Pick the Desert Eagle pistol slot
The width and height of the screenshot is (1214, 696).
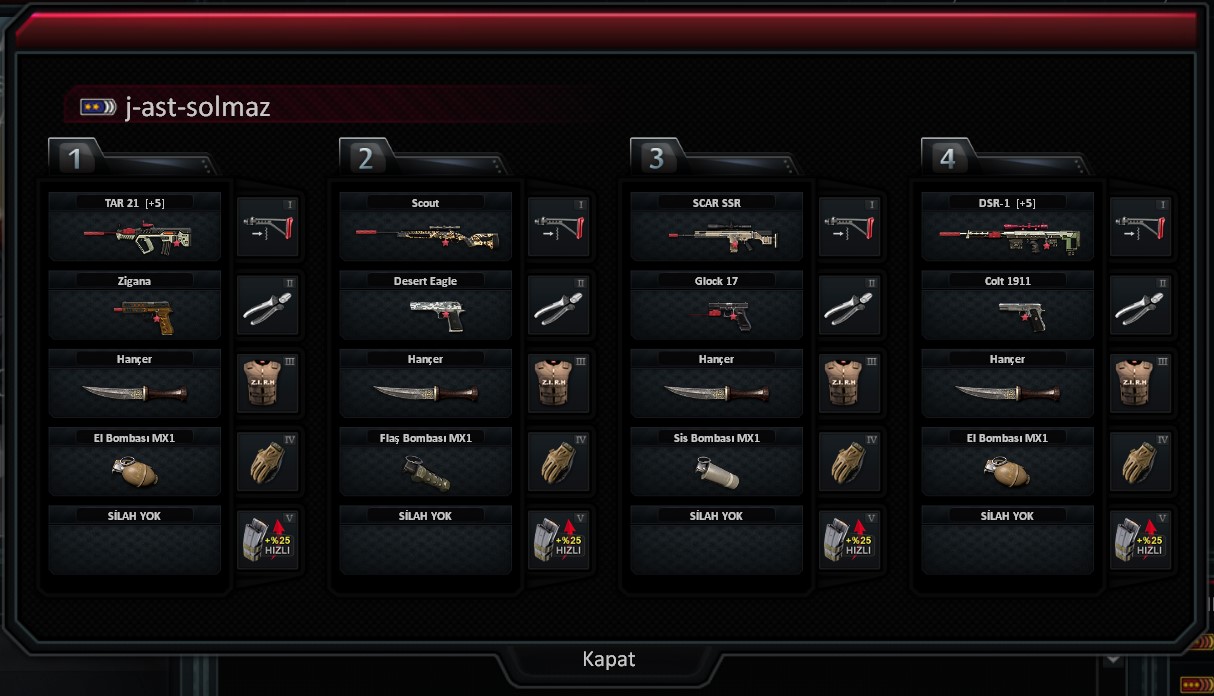pyautogui.click(x=426, y=305)
